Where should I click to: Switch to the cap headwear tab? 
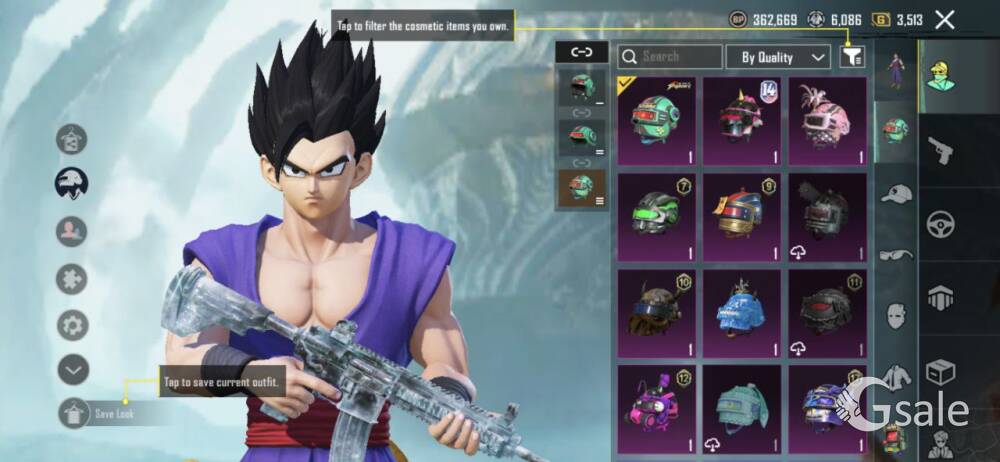click(896, 193)
